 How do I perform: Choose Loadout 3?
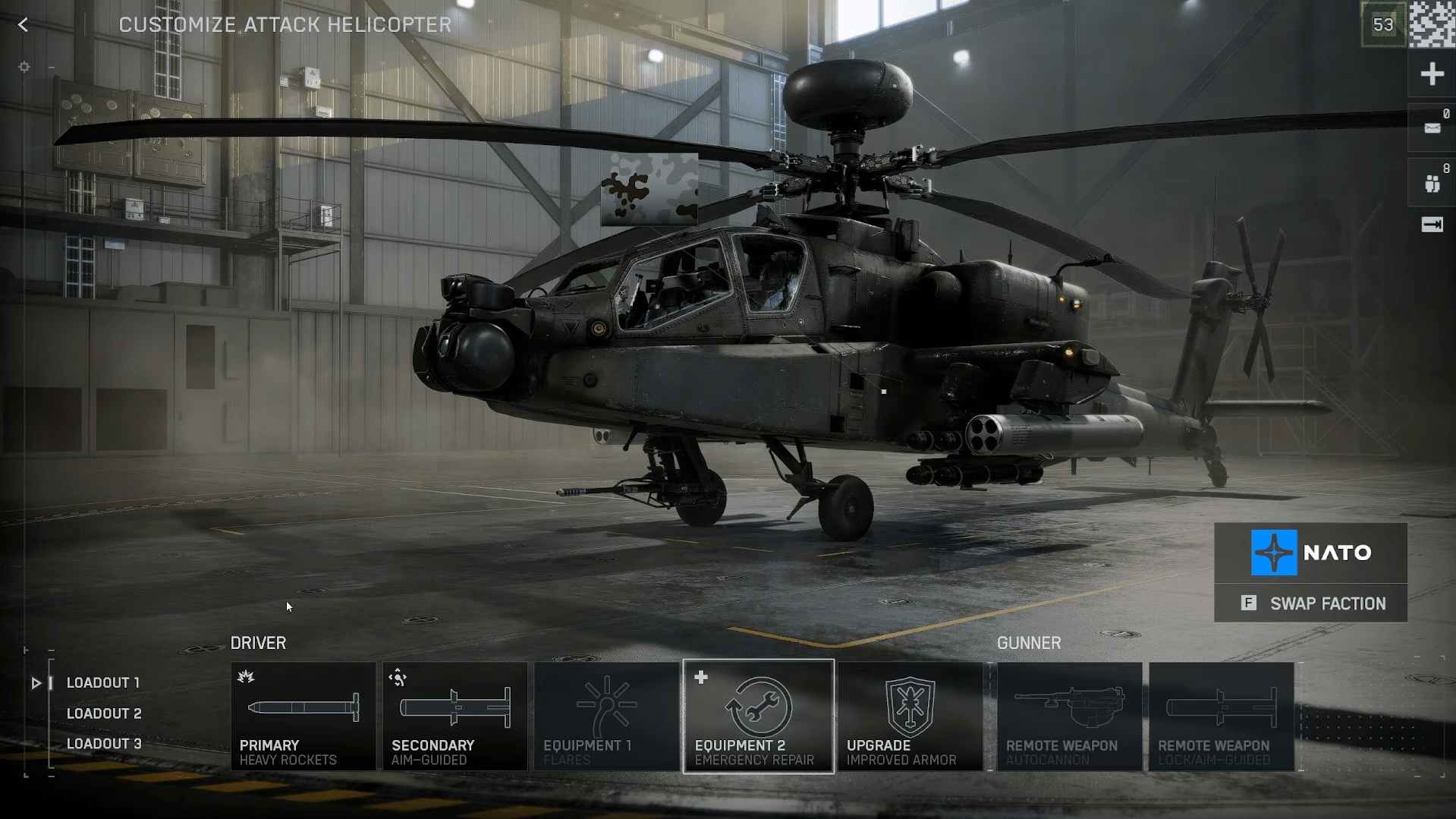pyautogui.click(x=104, y=744)
